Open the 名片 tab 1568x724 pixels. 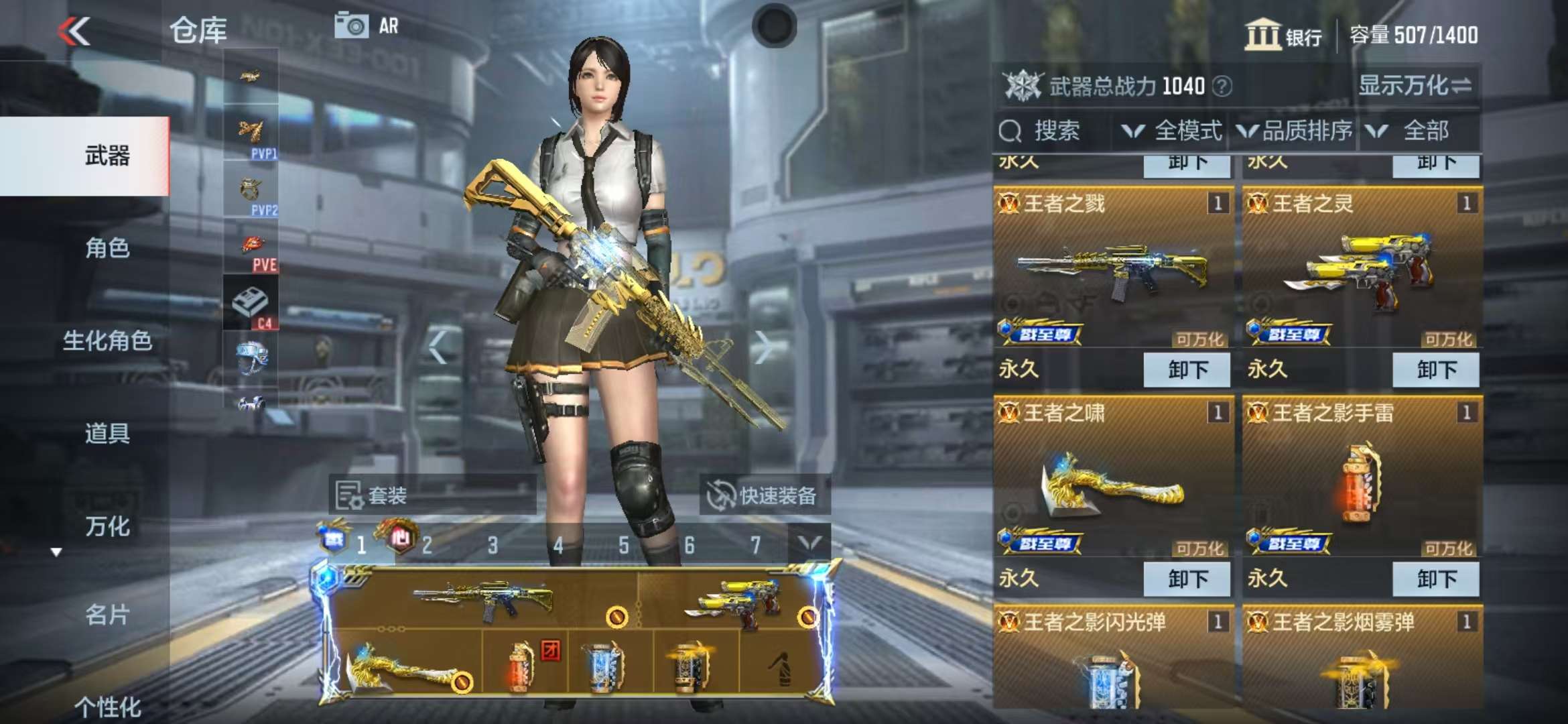(107, 614)
